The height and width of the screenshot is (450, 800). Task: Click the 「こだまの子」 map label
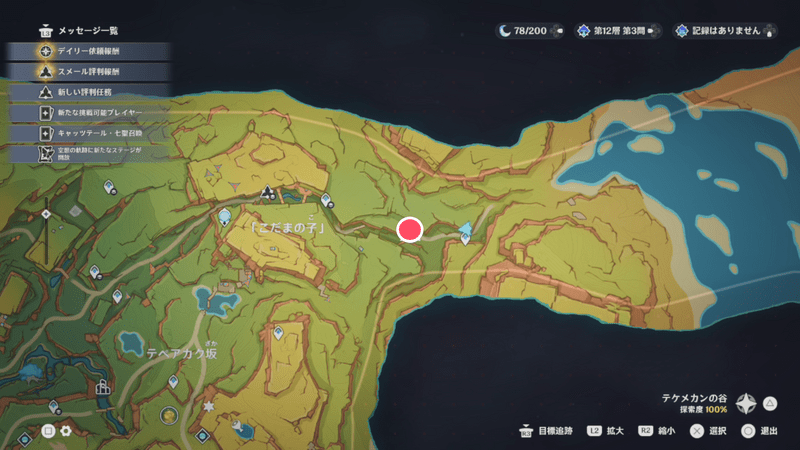pos(291,228)
